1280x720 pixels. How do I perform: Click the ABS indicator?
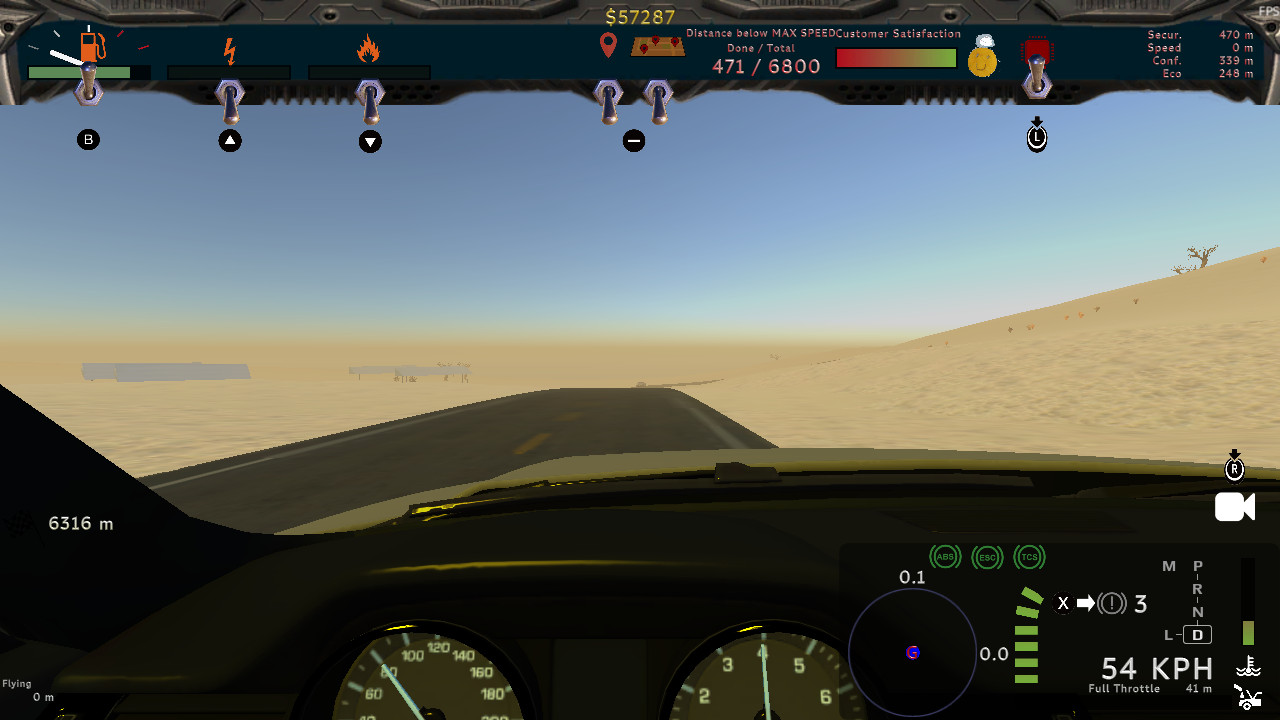coord(945,557)
